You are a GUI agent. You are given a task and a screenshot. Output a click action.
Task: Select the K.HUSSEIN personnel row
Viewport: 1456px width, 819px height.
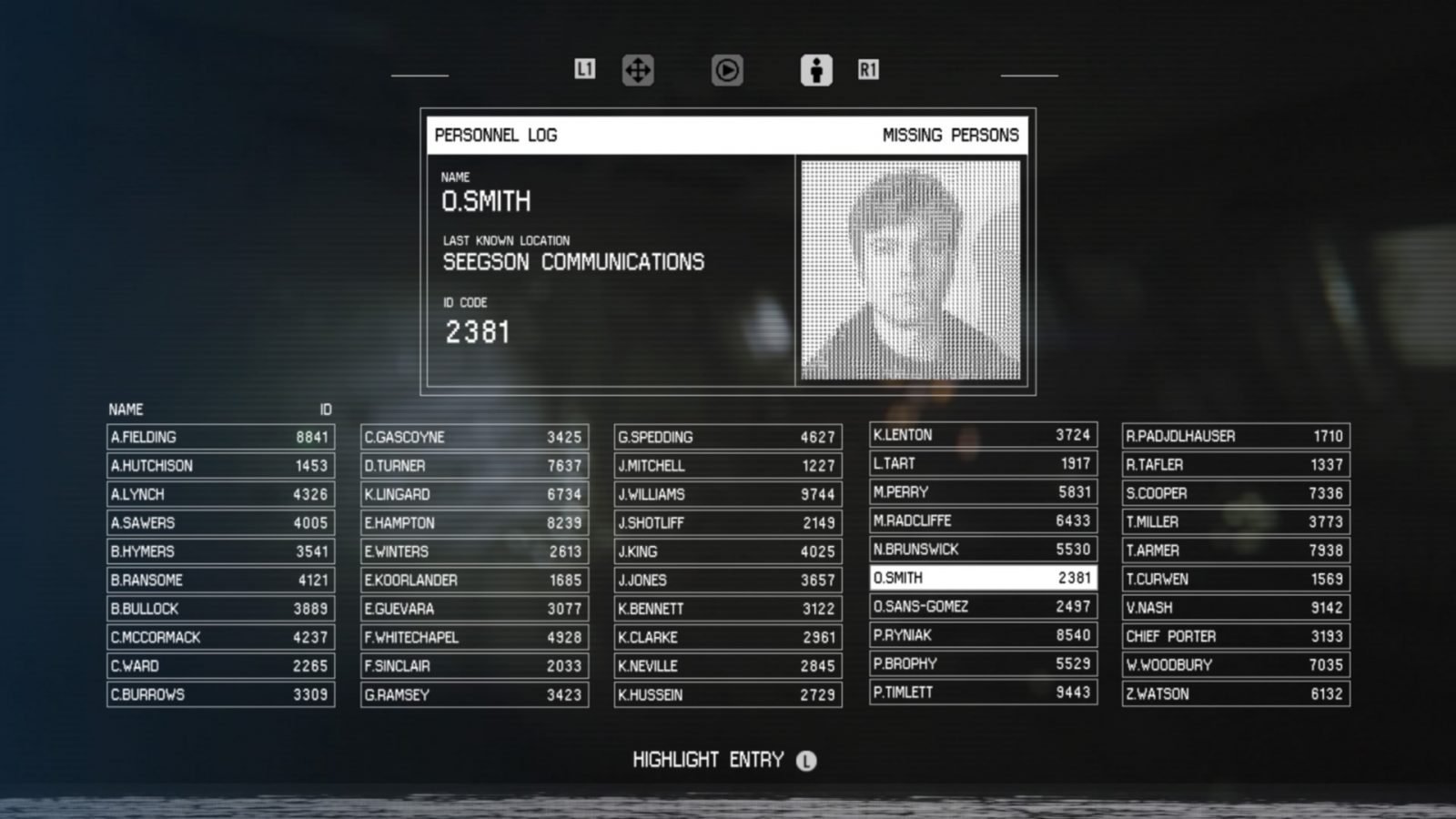pyautogui.click(x=729, y=694)
